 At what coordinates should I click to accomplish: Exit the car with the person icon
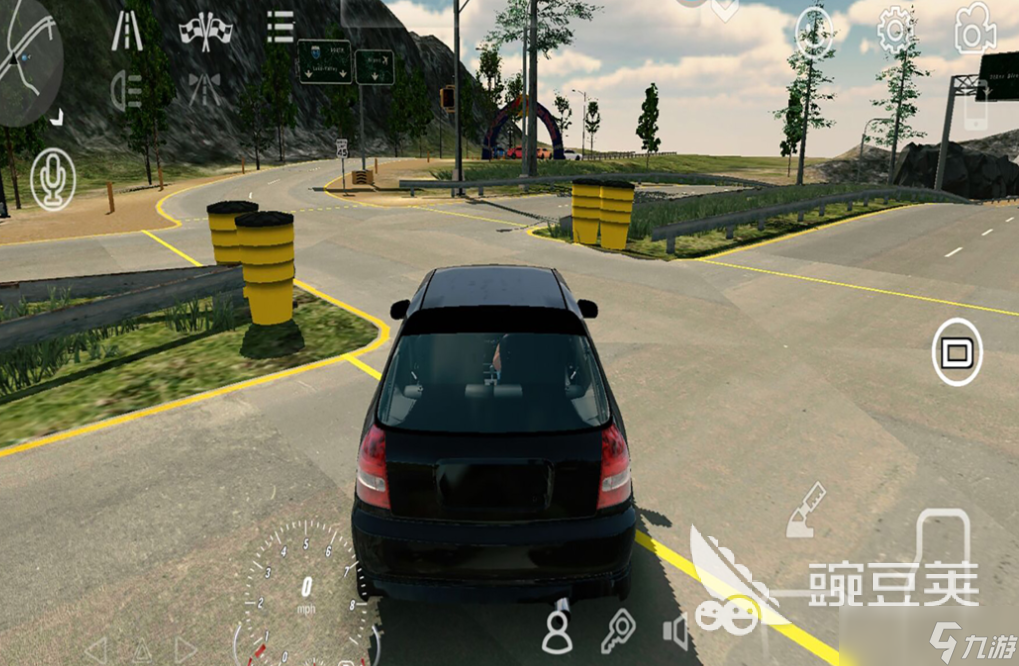pyautogui.click(x=557, y=632)
